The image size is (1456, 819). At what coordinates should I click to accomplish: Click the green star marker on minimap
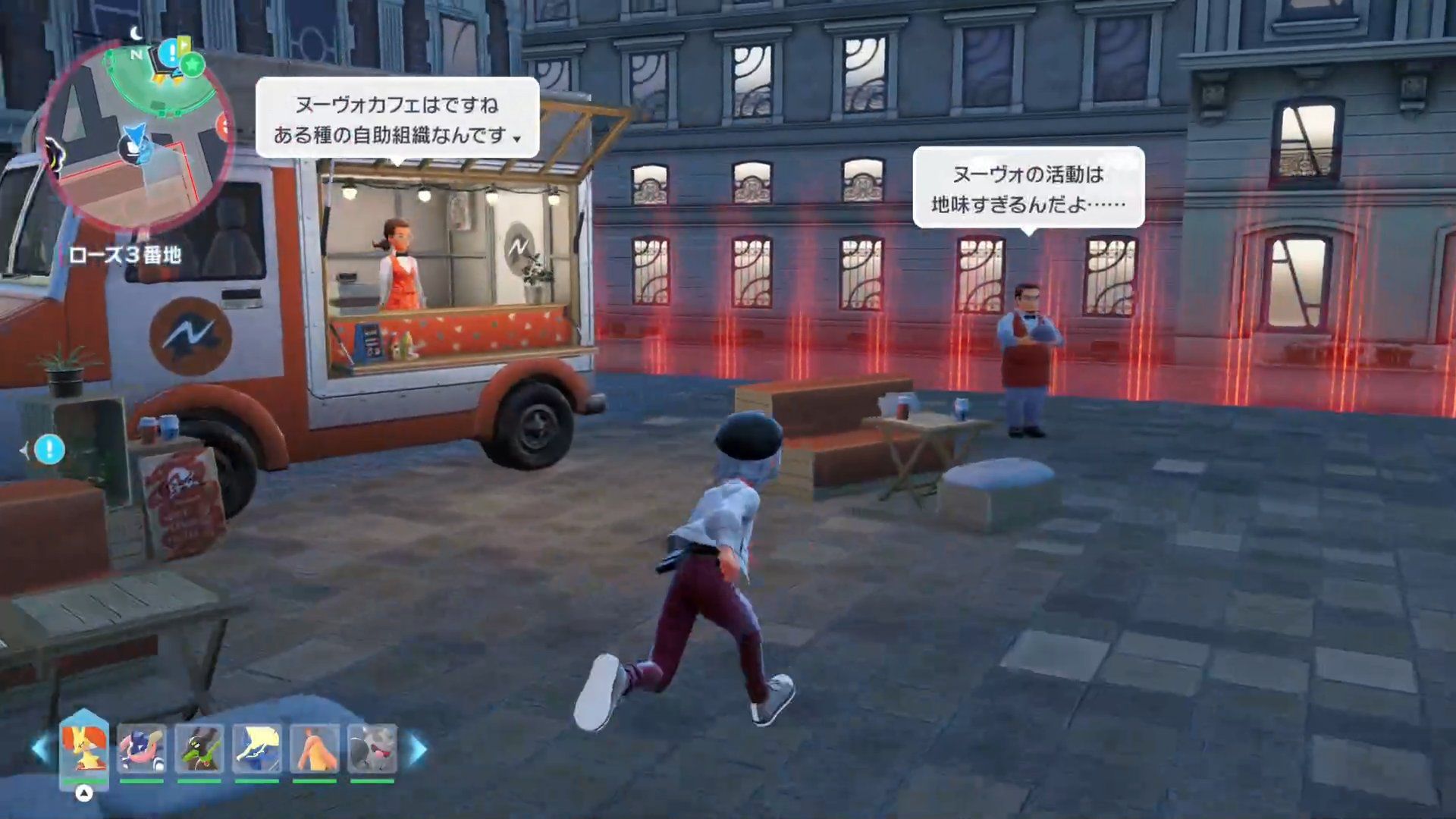pos(193,64)
